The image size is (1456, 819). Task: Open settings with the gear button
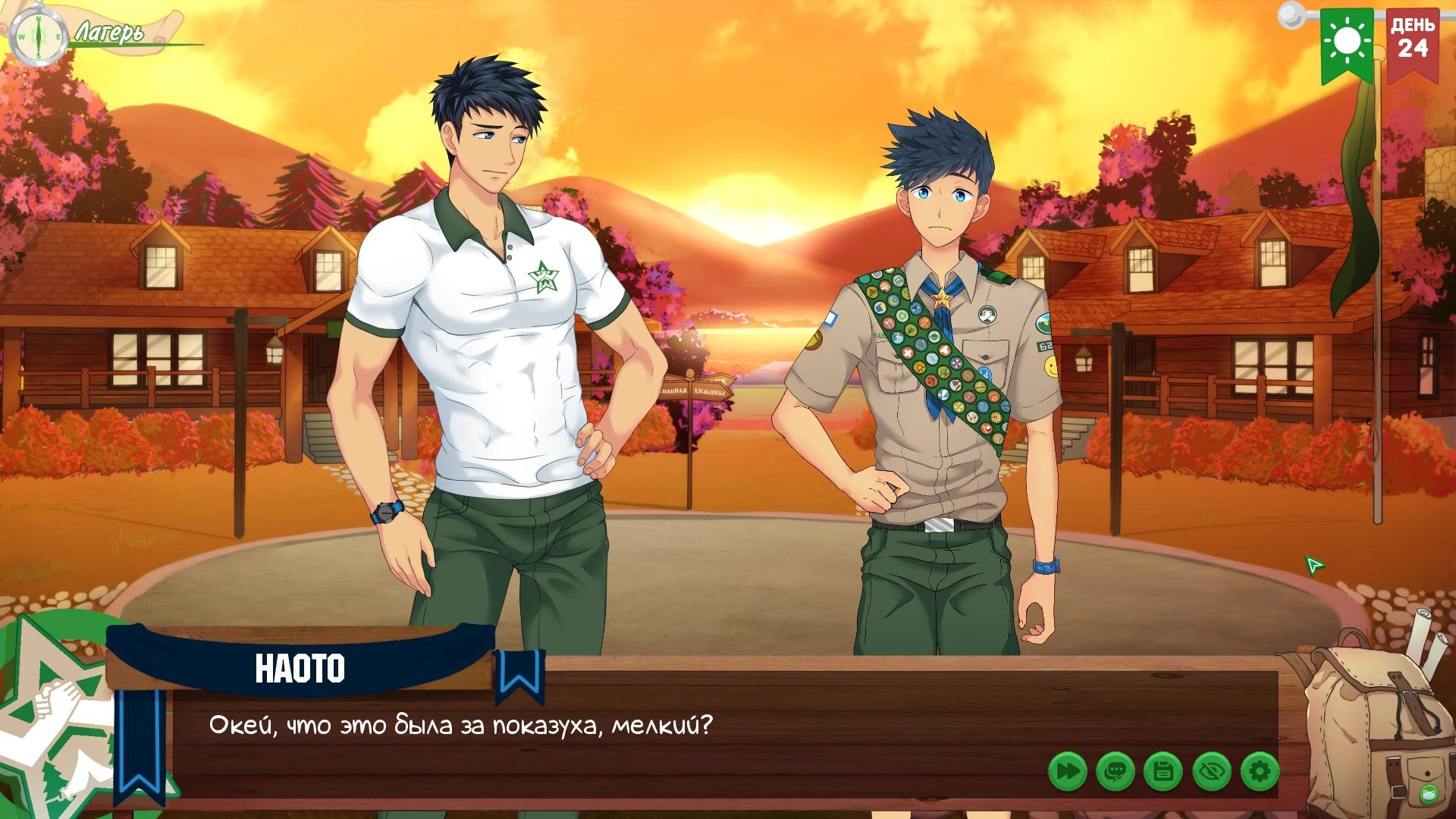click(x=1260, y=772)
